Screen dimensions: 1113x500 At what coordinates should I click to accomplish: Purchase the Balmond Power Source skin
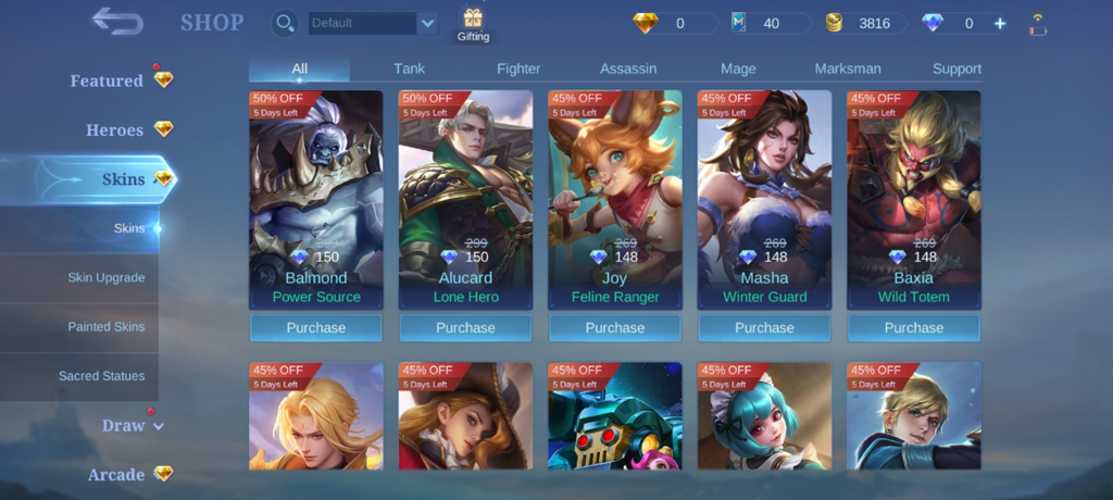[316, 328]
